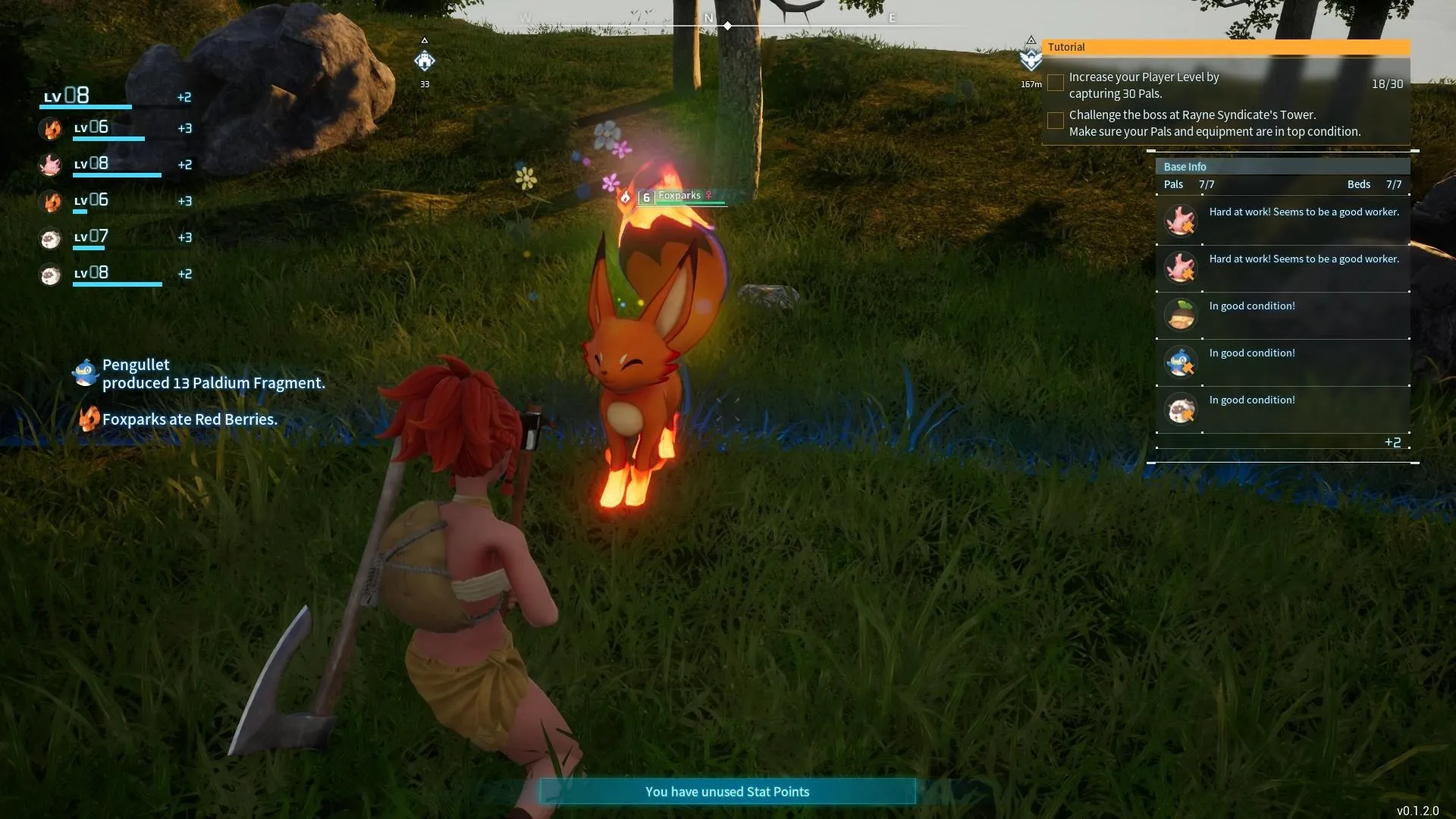Viewport: 1456px width, 819px height.
Task: Select the leaf-topped Pal row in Base Info
Action: pos(1283,315)
